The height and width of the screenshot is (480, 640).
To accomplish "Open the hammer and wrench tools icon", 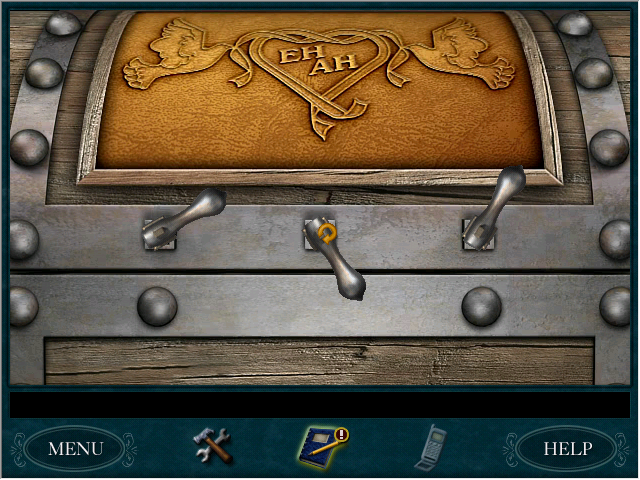I will pyautogui.click(x=212, y=445).
